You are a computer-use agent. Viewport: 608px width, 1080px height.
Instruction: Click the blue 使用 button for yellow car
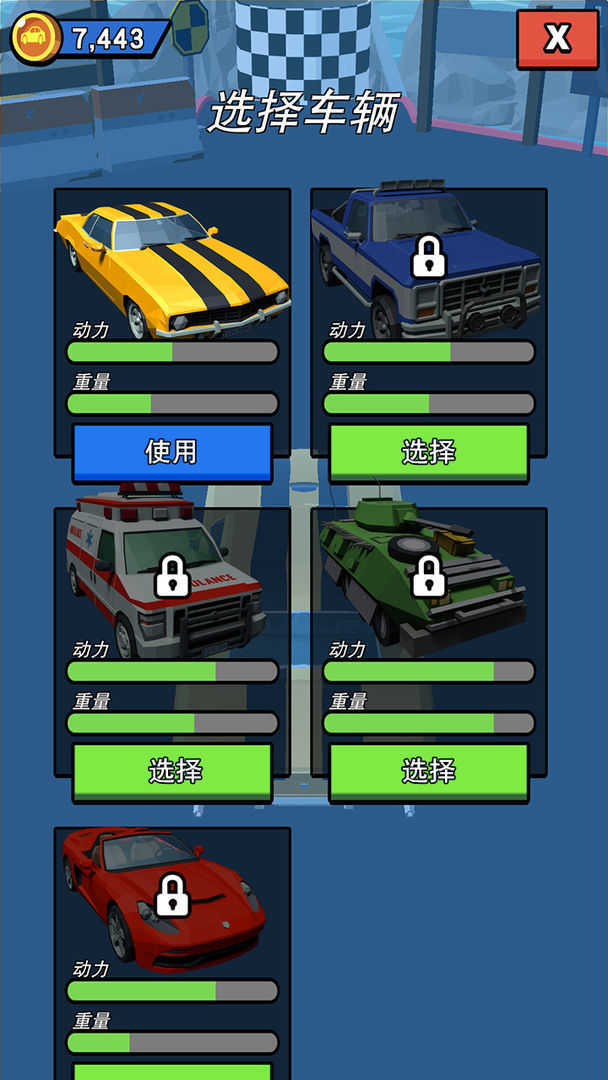pos(172,452)
